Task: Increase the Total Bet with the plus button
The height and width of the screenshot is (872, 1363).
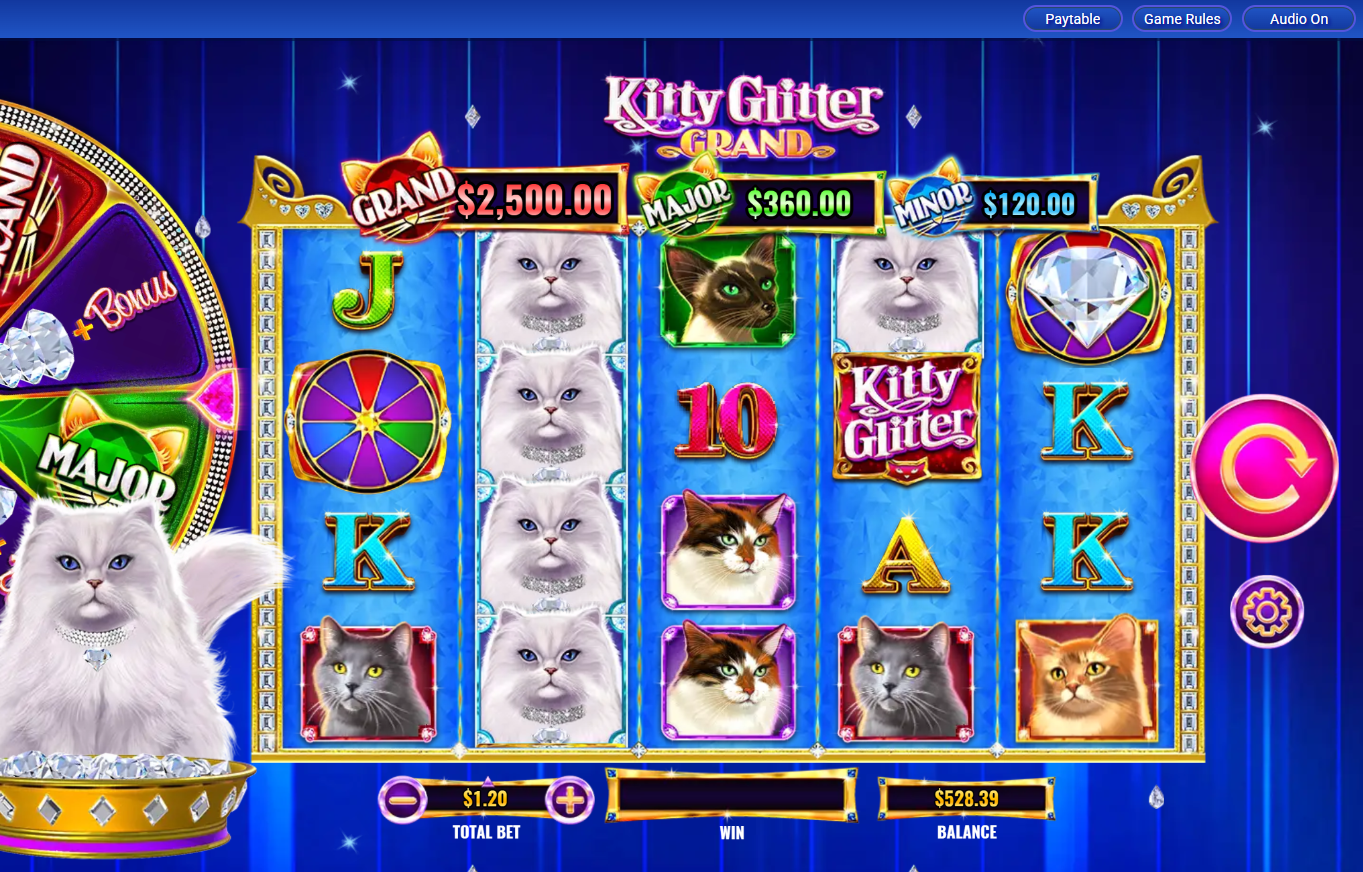Action: [x=567, y=799]
